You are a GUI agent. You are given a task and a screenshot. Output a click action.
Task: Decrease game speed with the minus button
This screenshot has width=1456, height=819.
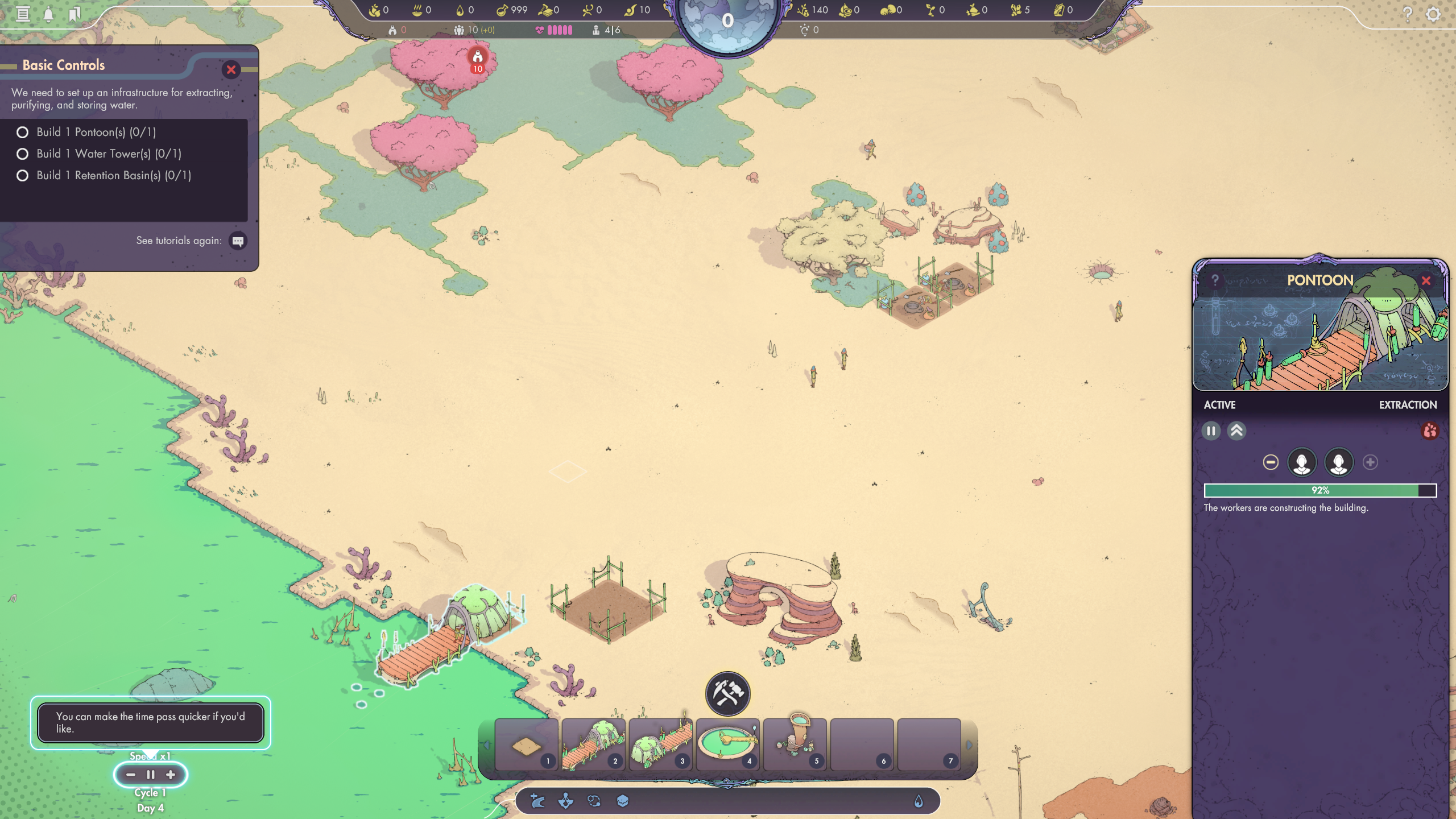point(131,775)
